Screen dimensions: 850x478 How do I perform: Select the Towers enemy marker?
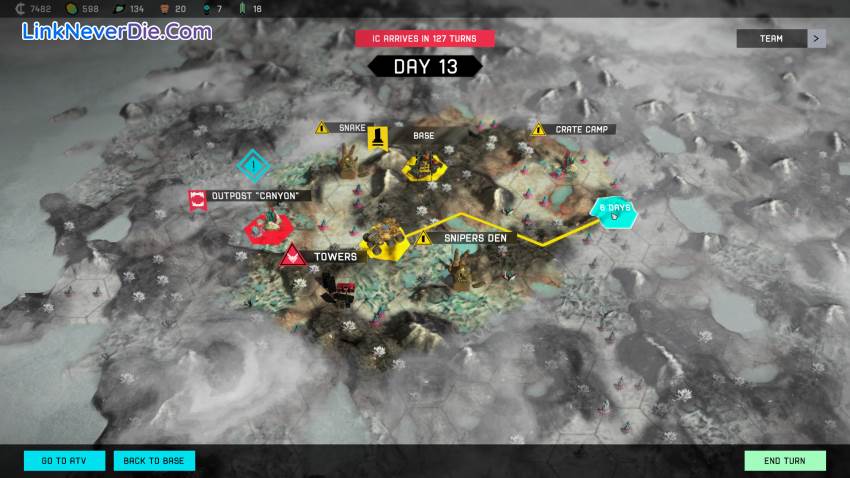pos(292,256)
